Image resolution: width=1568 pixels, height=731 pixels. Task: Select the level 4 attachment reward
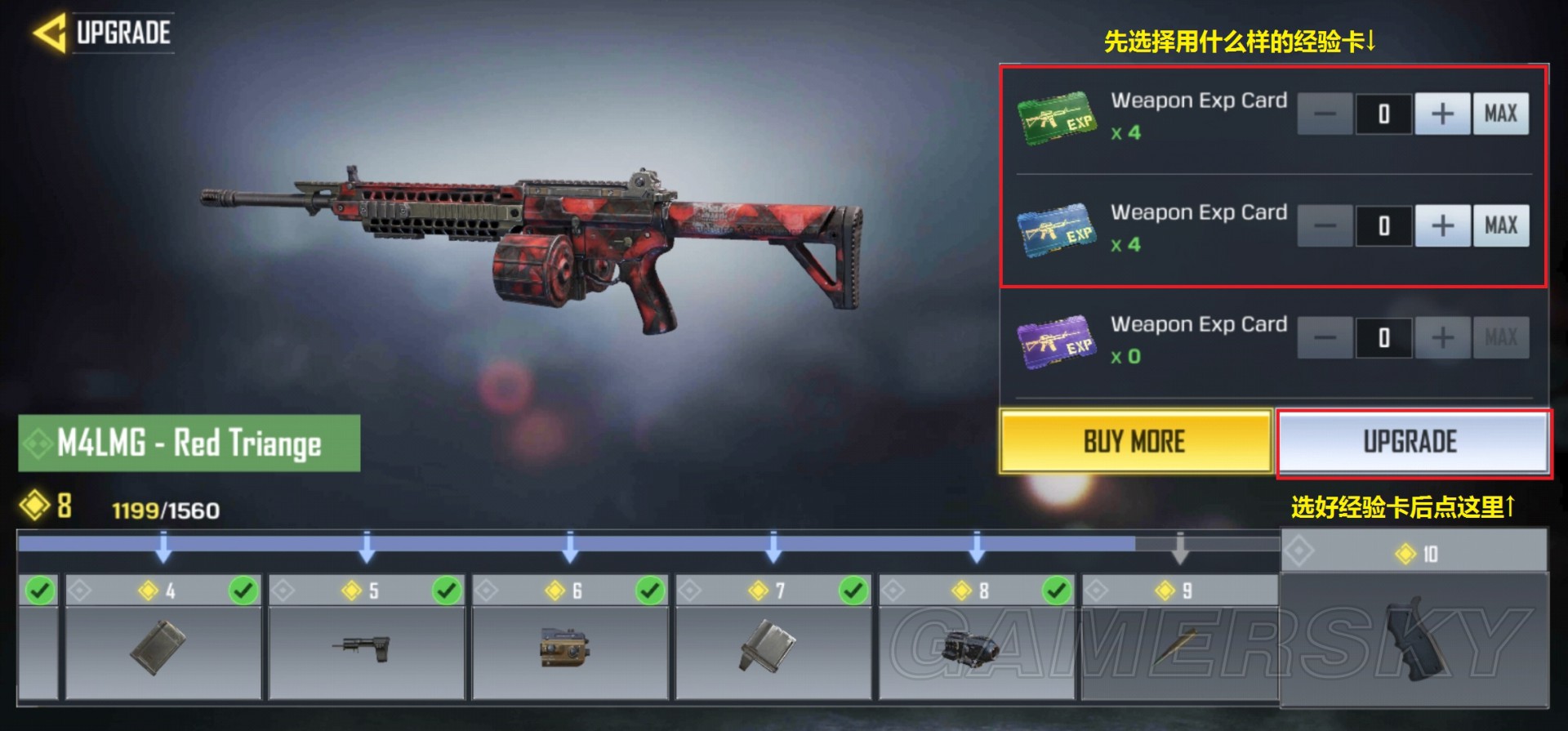tap(163, 647)
